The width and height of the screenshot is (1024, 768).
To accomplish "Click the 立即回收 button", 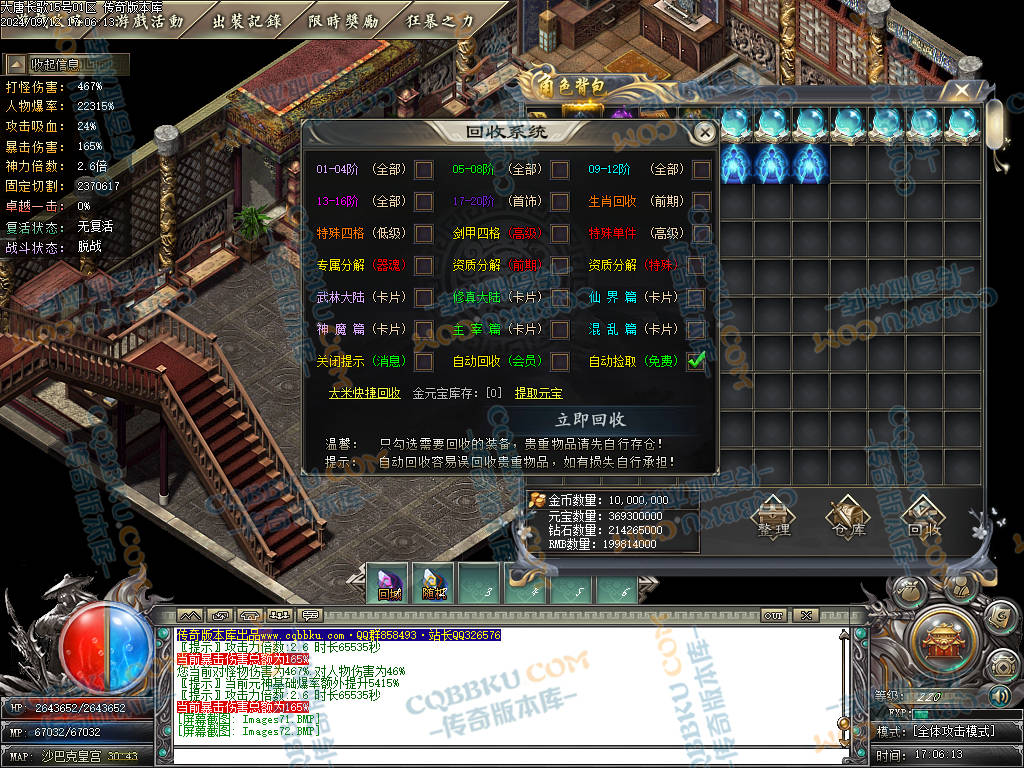I will (x=590, y=420).
